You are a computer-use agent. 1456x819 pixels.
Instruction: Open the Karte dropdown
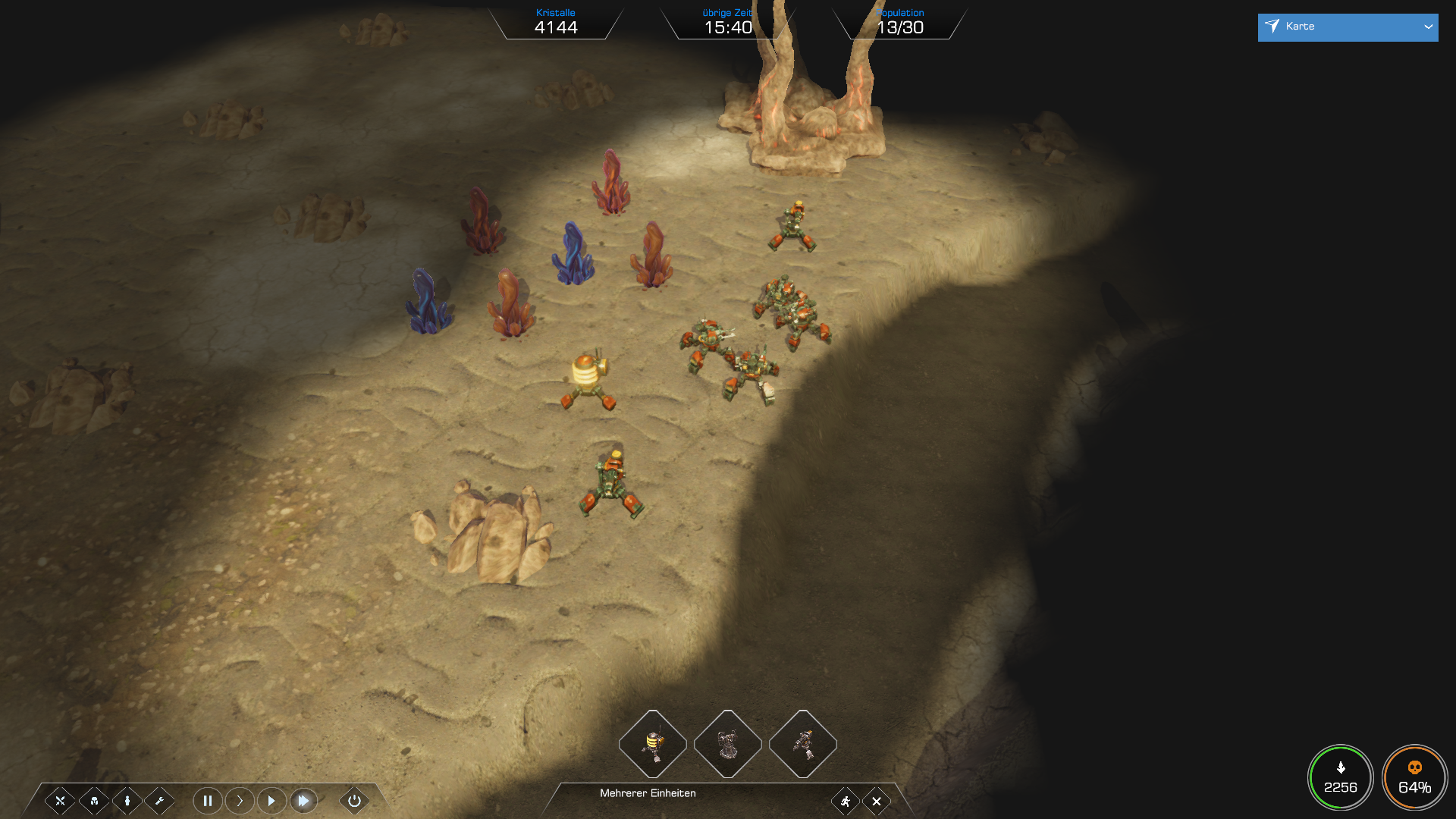(1347, 27)
